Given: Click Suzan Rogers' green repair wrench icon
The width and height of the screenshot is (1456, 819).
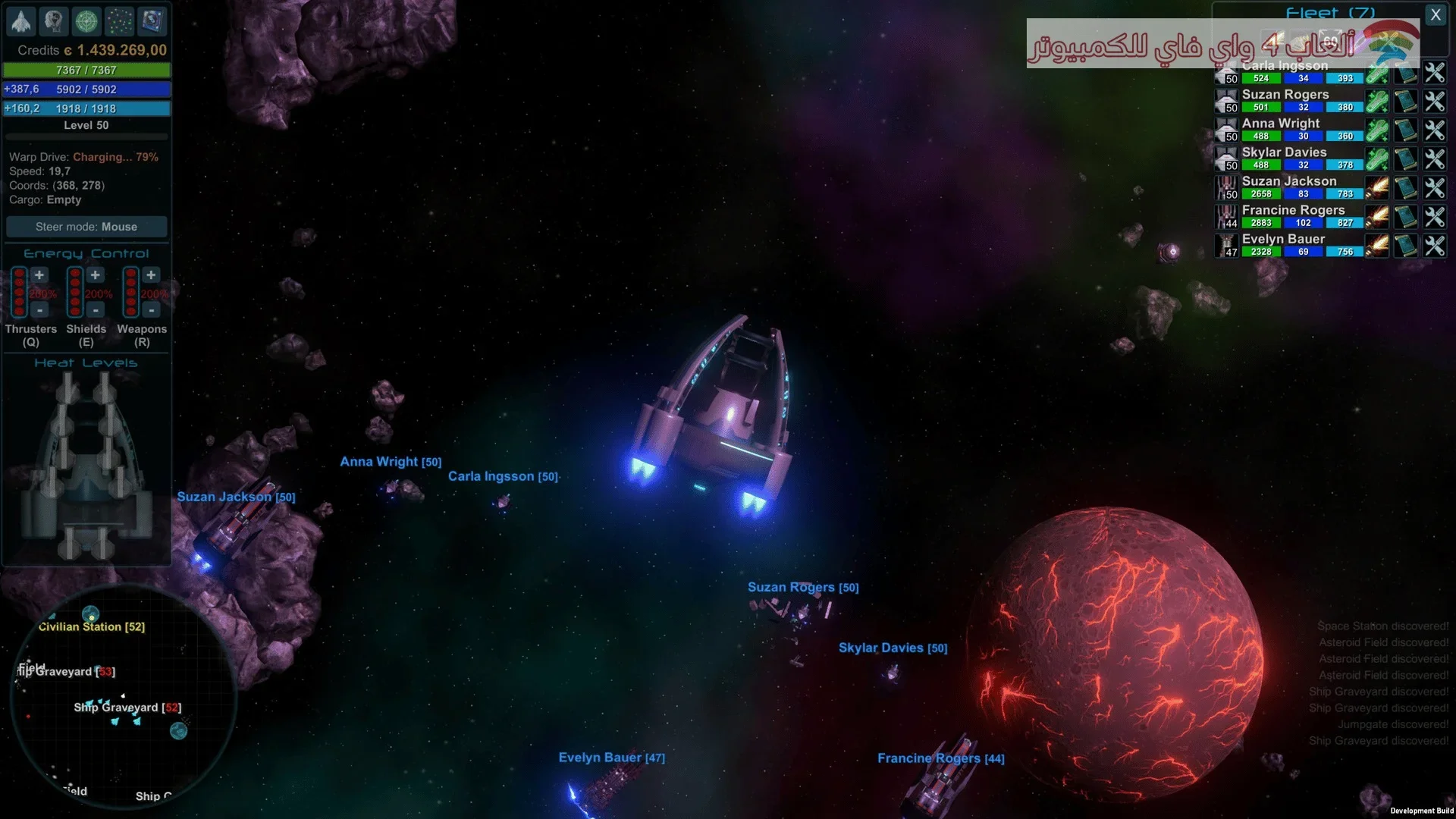Looking at the screenshot, I should click(1377, 102).
